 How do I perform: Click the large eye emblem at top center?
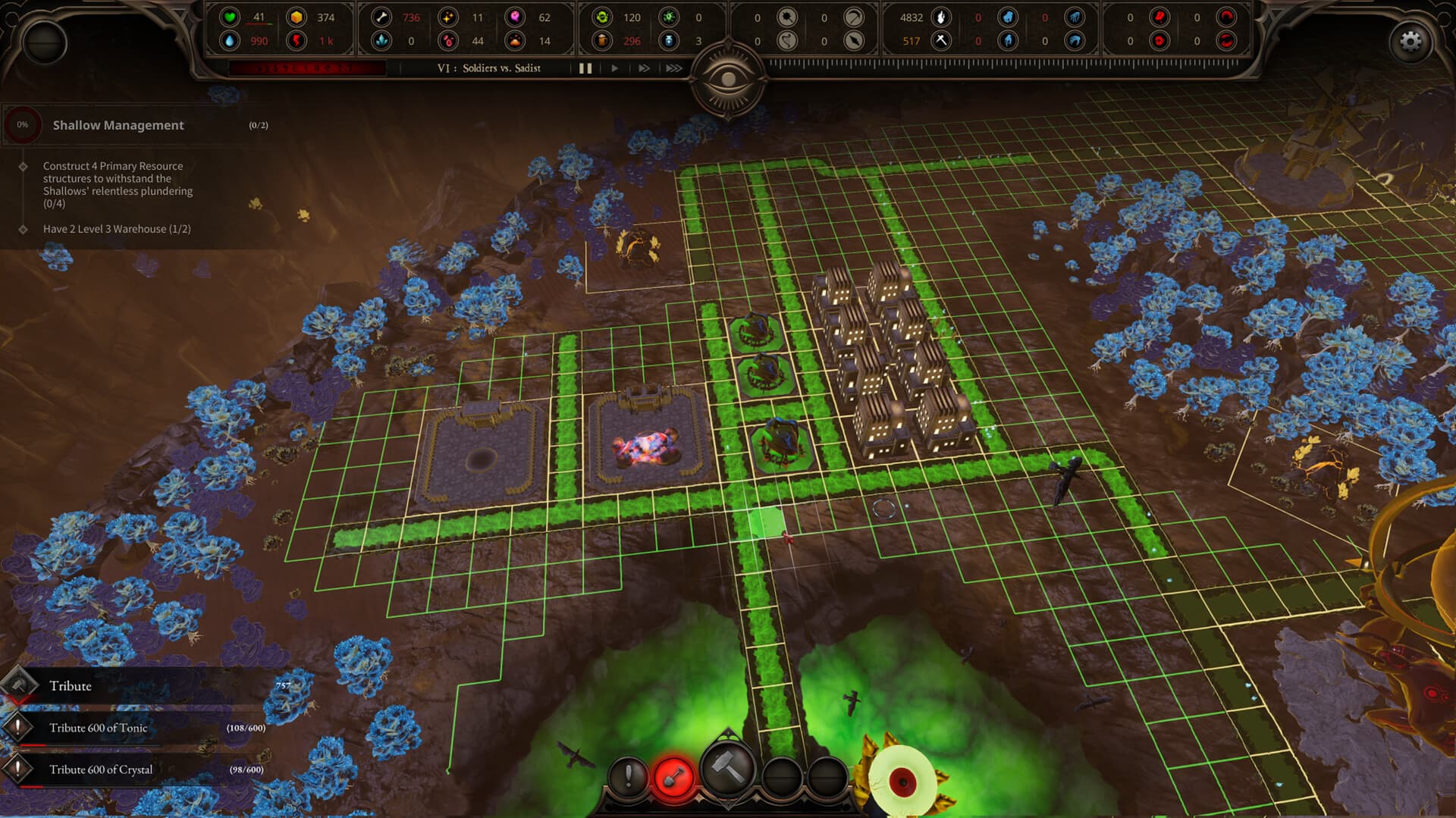(x=729, y=78)
